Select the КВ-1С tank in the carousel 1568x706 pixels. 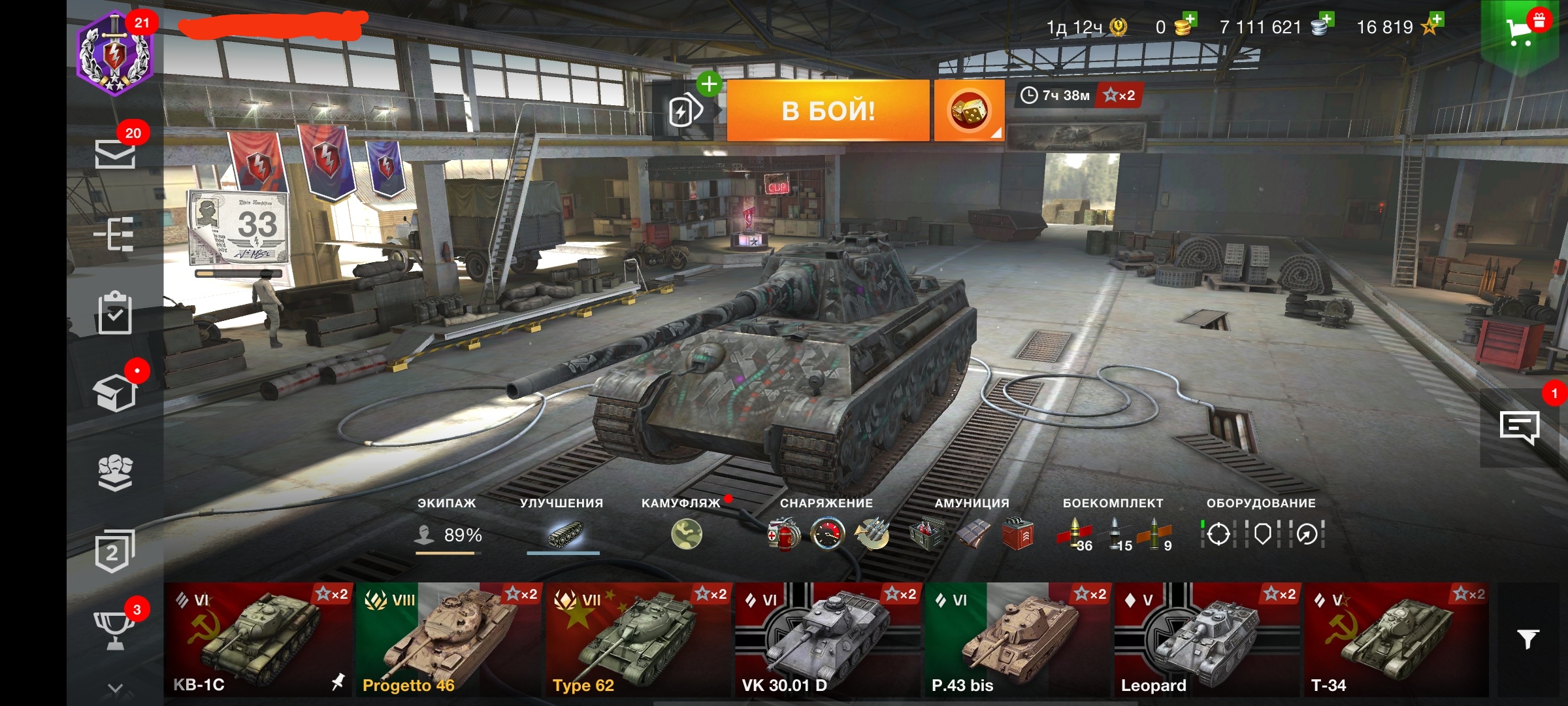click(258, 639)
